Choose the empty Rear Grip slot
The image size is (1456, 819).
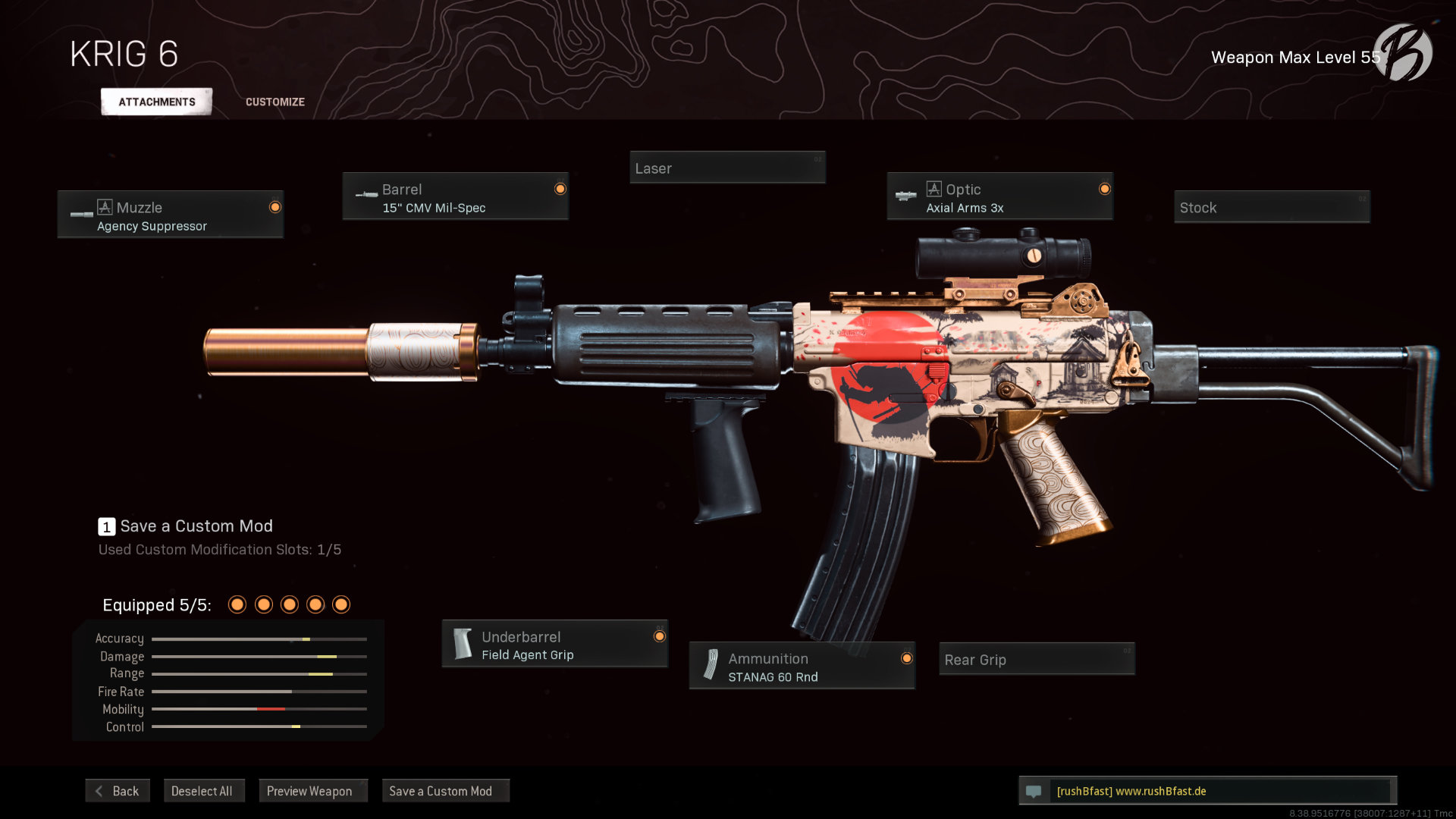[1037, 659]
